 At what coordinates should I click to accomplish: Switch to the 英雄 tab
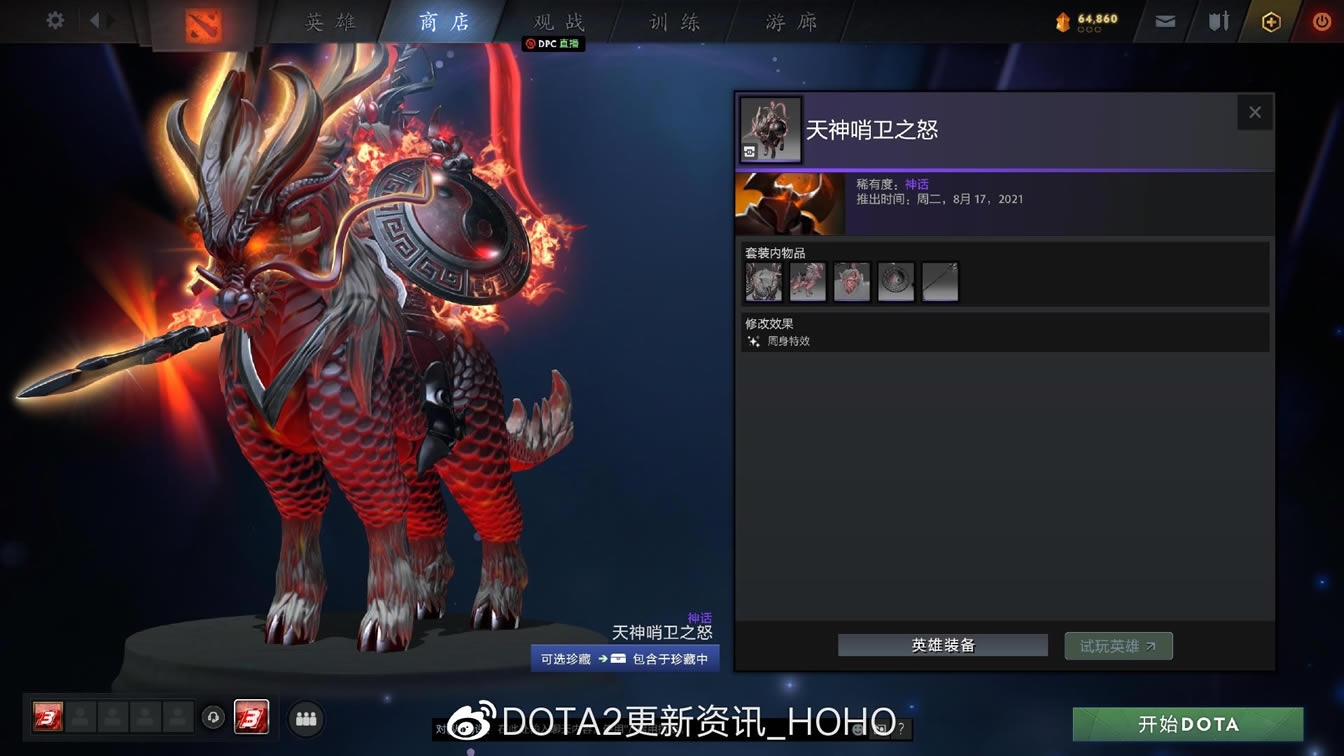click(330, 21)
